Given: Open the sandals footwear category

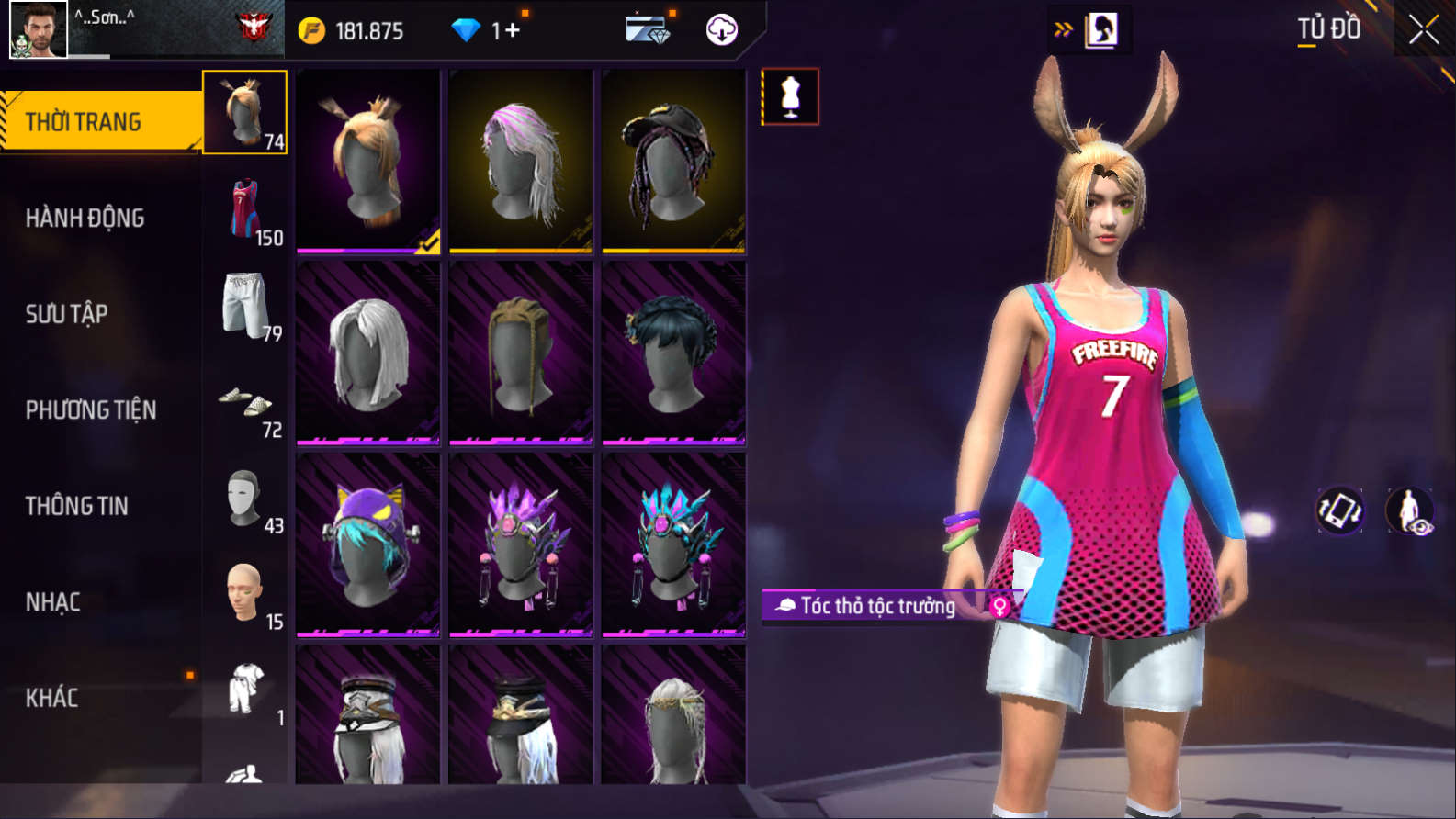Looking at the screenshot, I should (x=245, y=402).
